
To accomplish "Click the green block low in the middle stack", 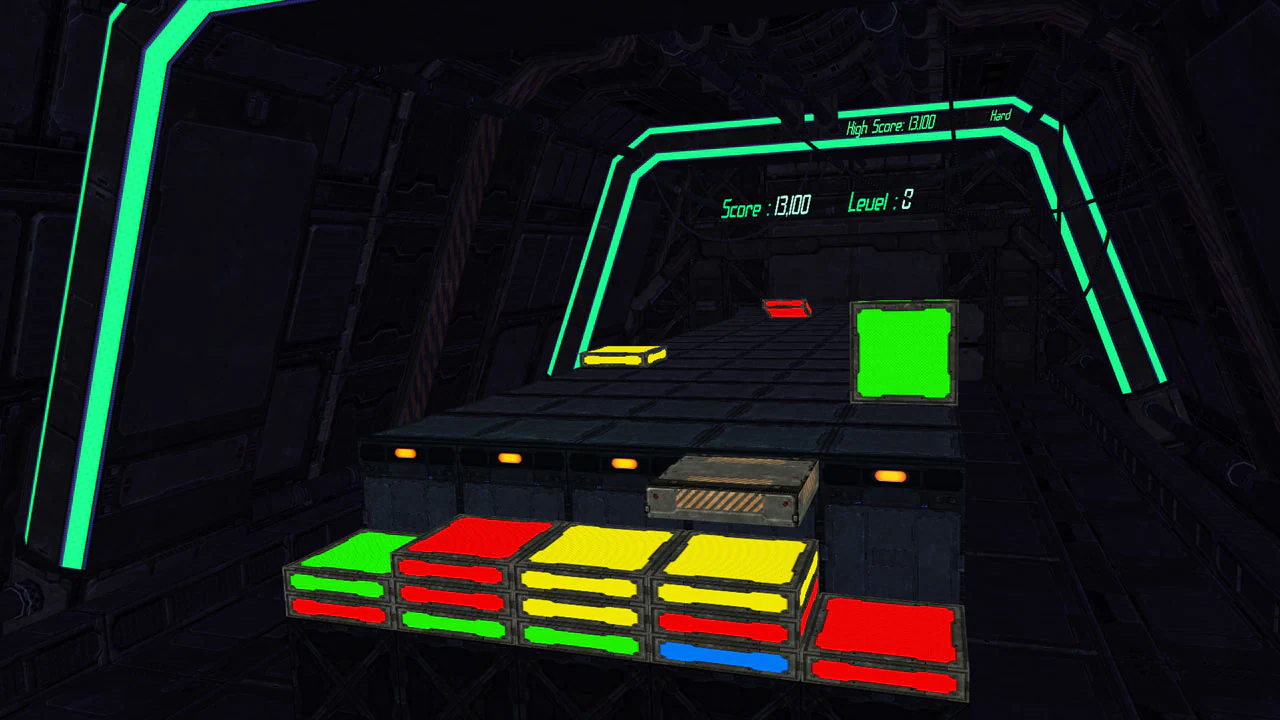I will (x=577, y=638).
